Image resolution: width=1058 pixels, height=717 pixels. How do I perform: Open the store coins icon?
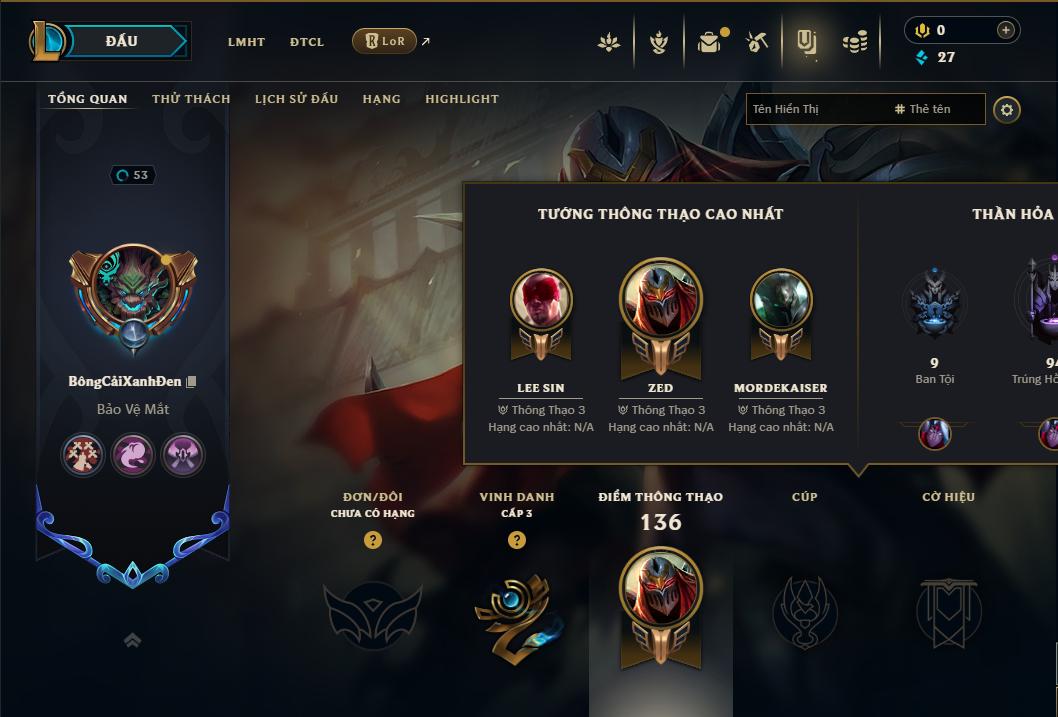[854, 42]
